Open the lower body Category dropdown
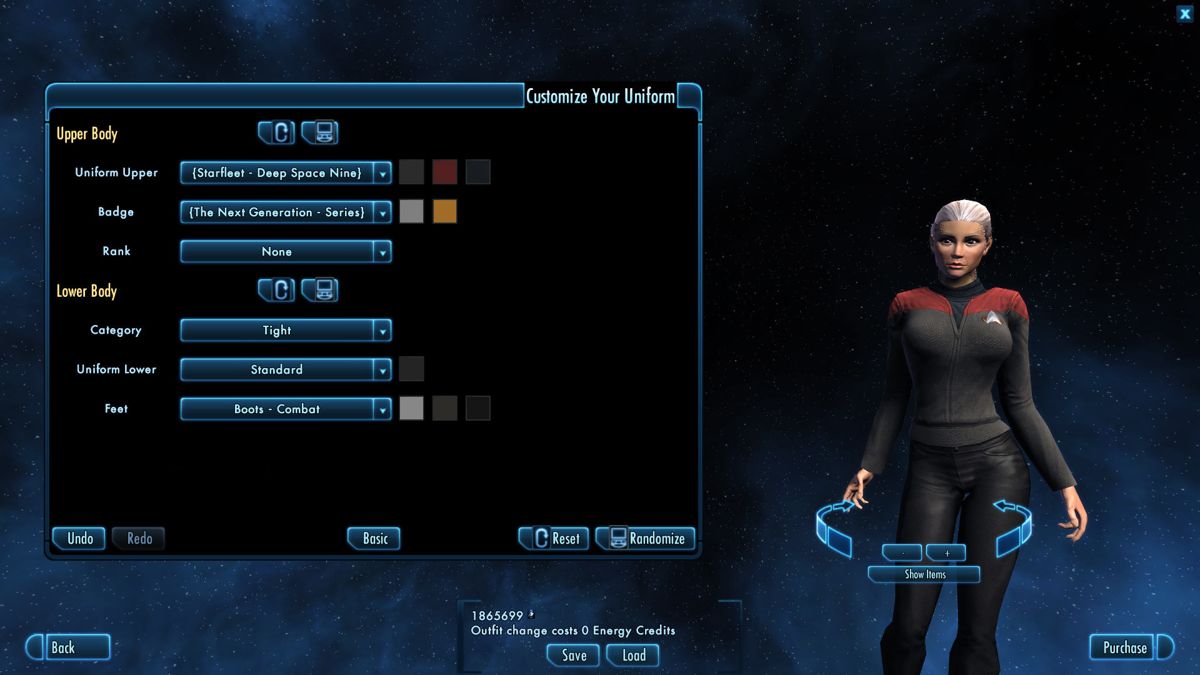The width and height of the screenshot is (1200, 675). click(285, 330)
